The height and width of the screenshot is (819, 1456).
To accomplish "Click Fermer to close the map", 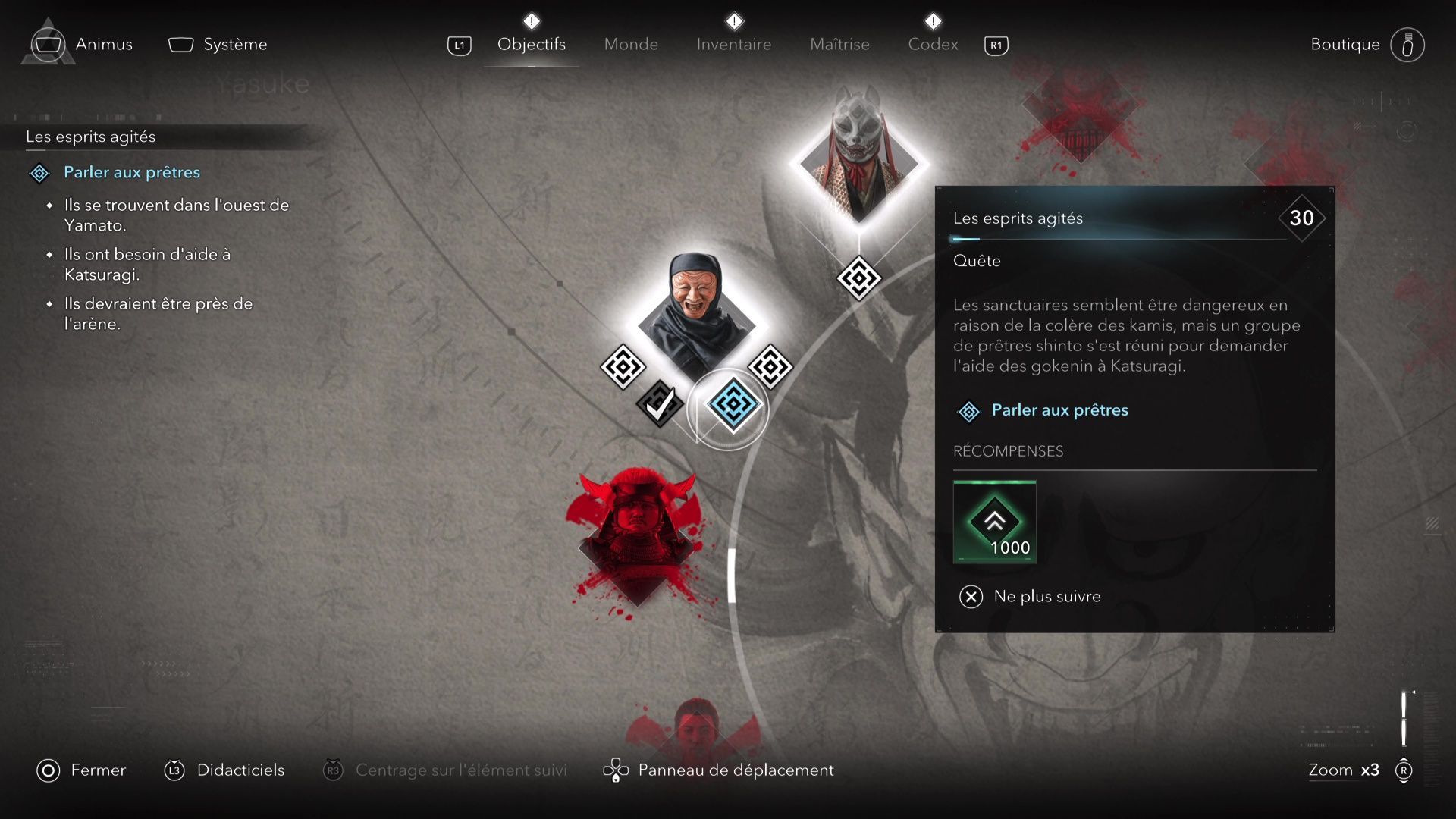I will click(x=98, y=770).
